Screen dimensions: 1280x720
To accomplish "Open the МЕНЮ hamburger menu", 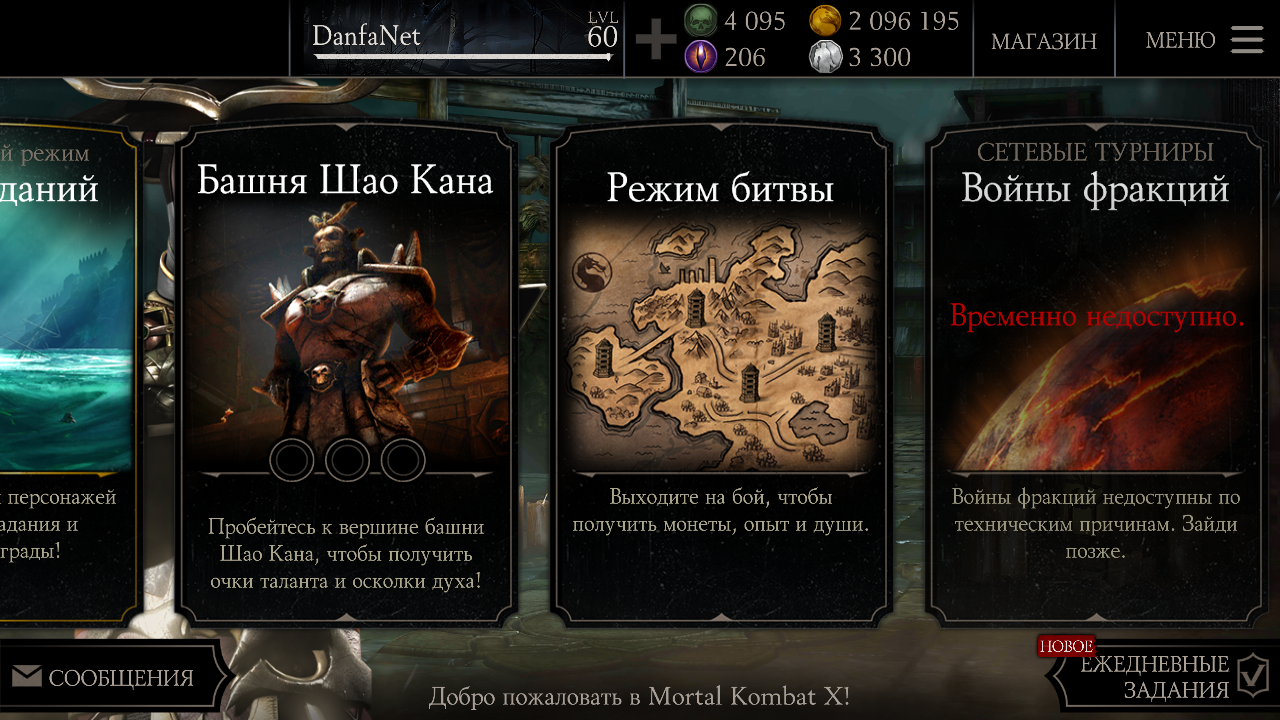I will click(x=1204, y=40).
